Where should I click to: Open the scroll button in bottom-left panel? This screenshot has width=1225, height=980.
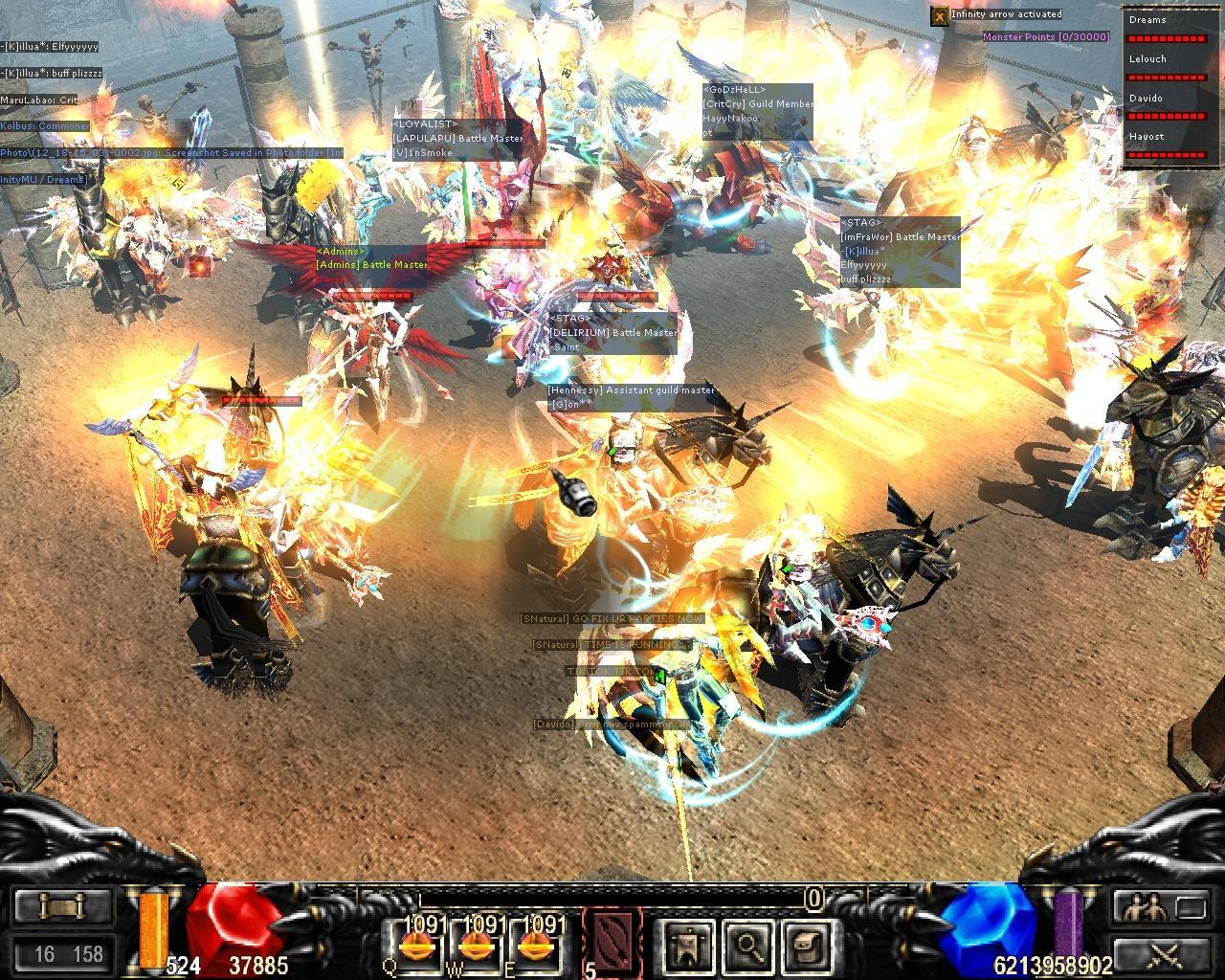coord(61,906)
